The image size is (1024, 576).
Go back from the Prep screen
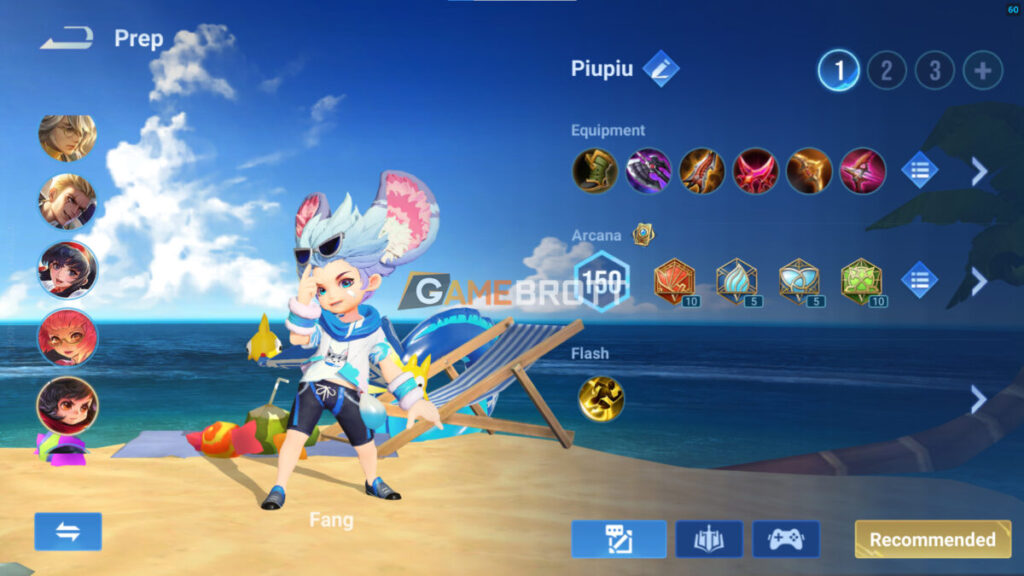67,38
